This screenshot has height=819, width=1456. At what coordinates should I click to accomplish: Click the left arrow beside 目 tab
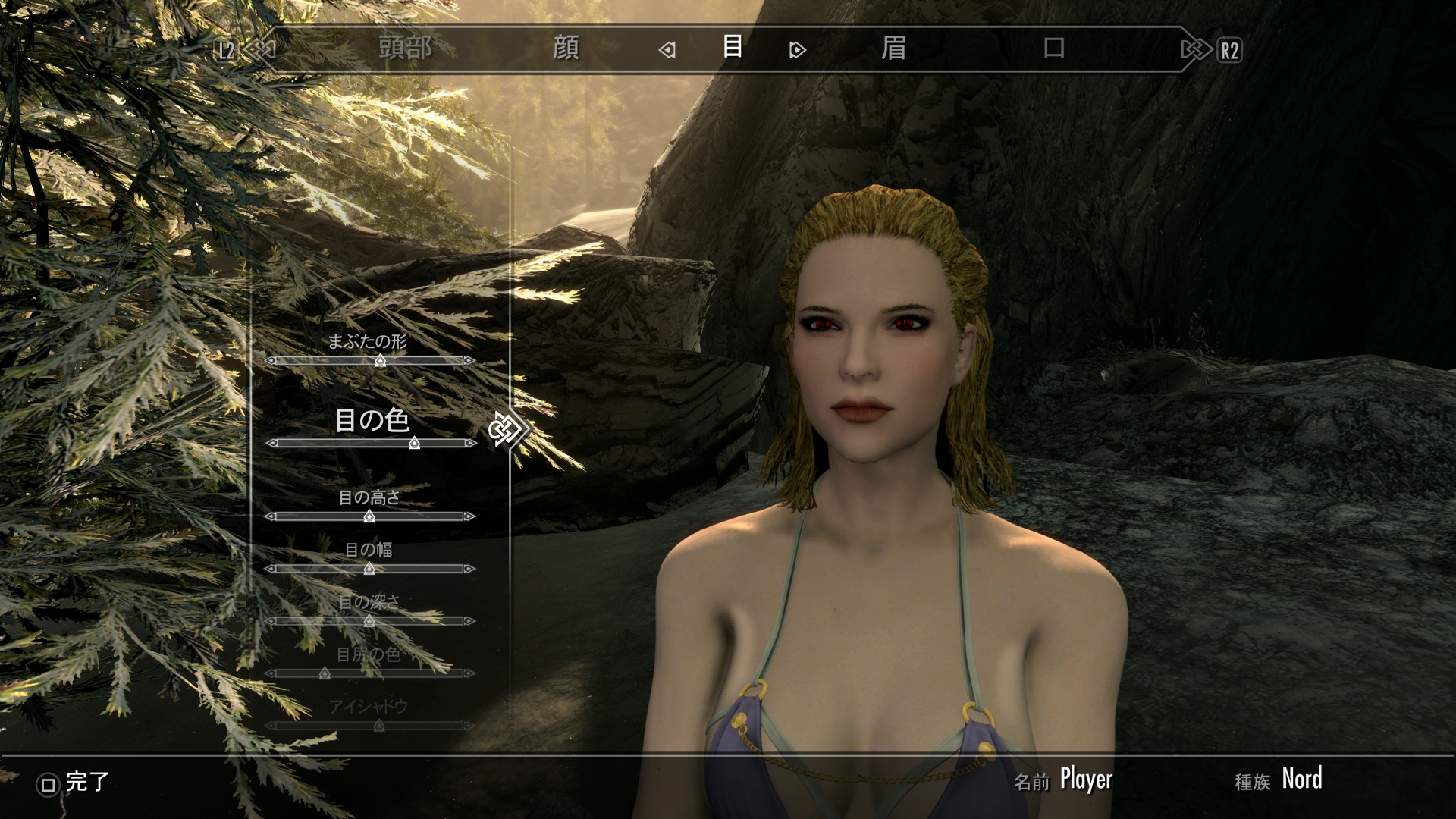pyautogui.click(x=667, y=50)
